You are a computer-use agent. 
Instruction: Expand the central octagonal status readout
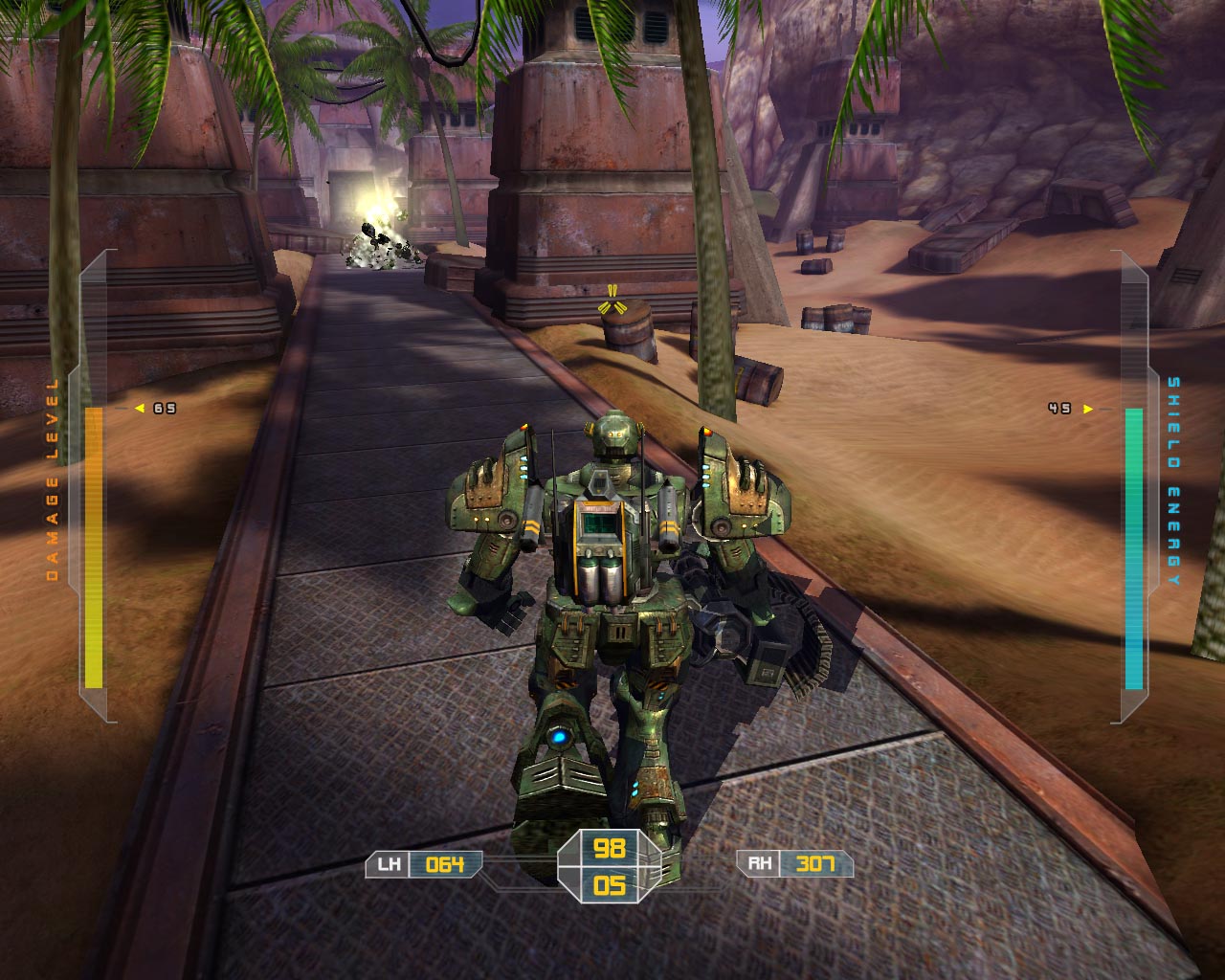[611, 866]
